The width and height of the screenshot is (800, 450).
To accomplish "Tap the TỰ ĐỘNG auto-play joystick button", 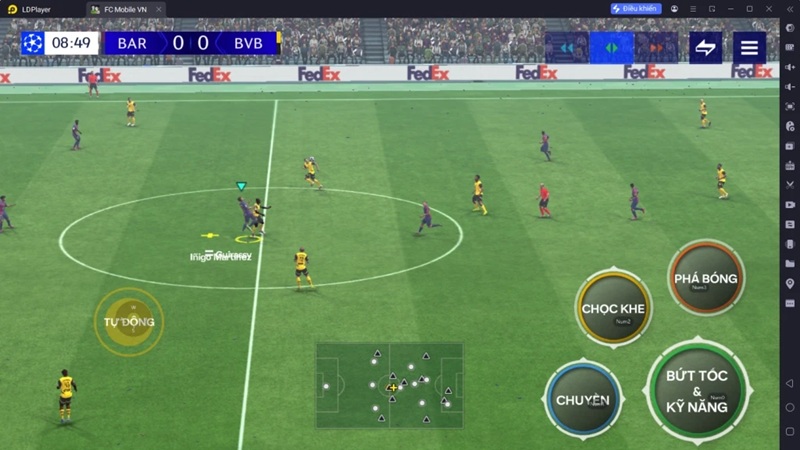I will (x=129, y=321).
